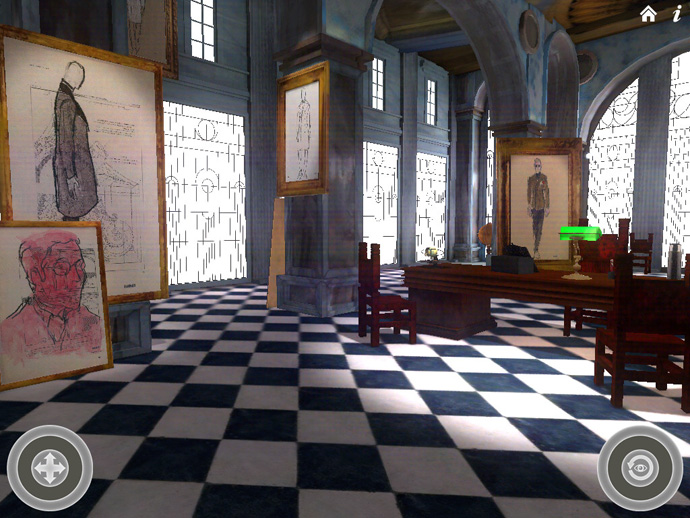This screenshot has width=690, height=518.
Task: Tap the eye look-around control
Action: click(641, 467)
